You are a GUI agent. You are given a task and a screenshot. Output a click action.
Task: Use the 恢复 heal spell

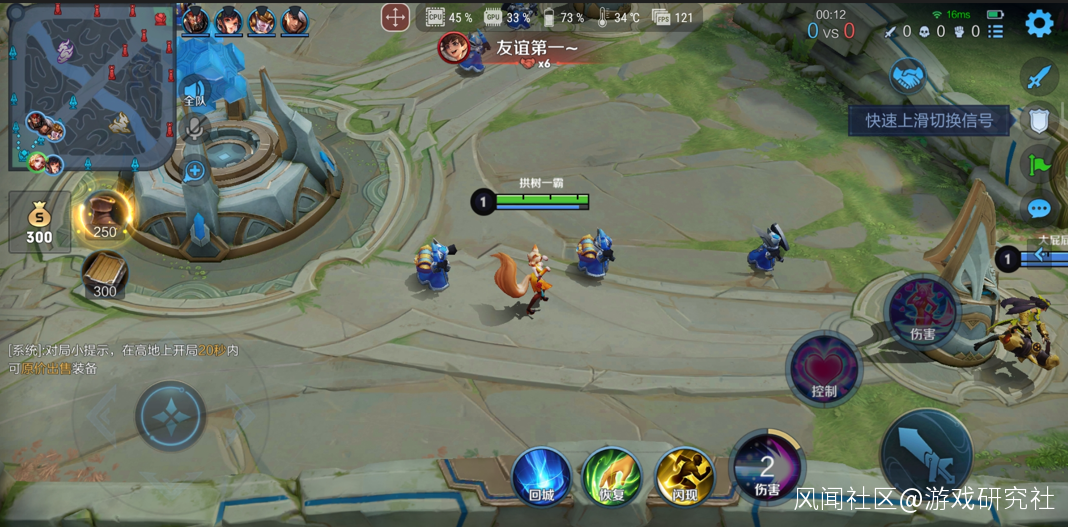[612, 473]
